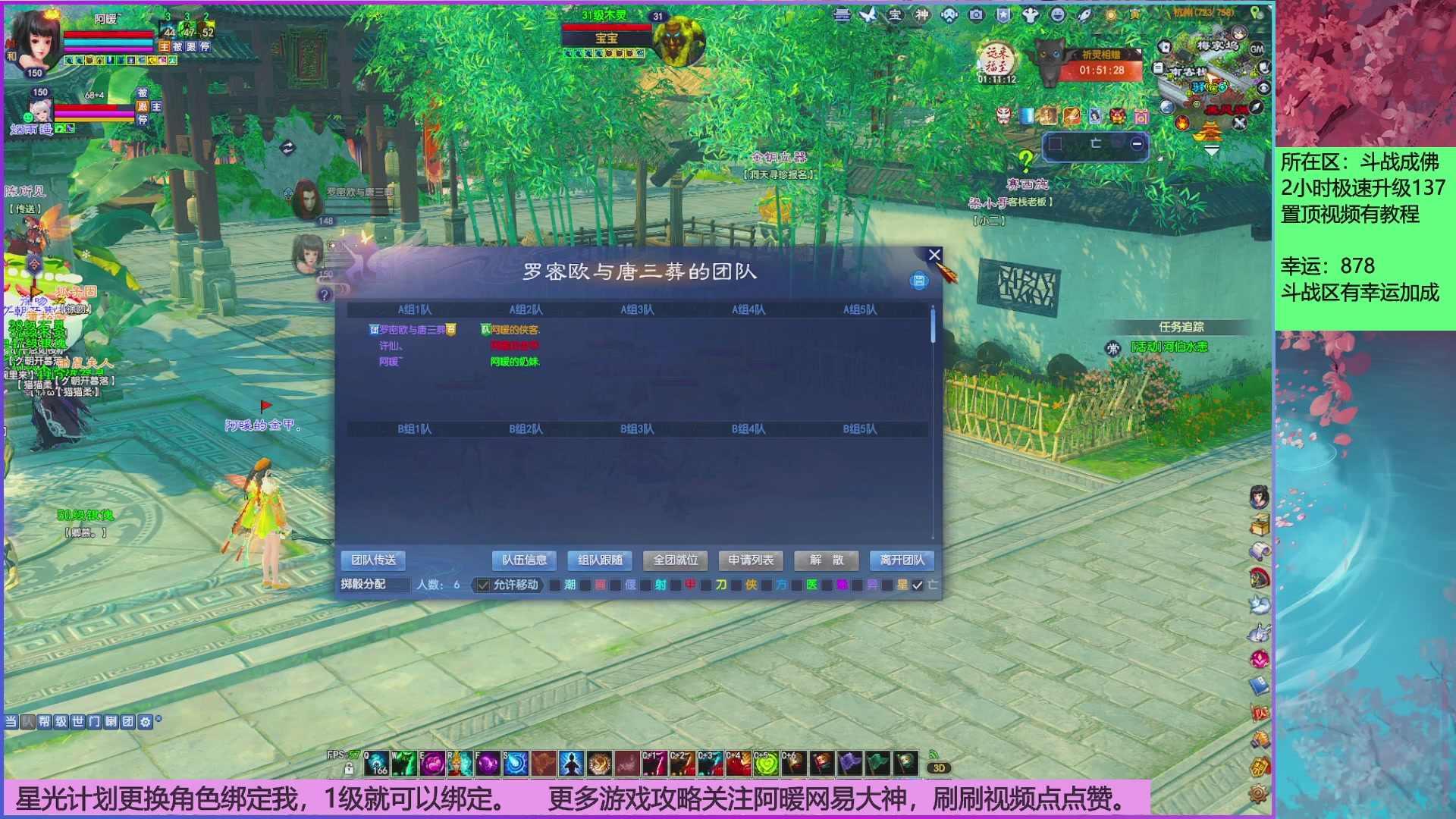Click the 神 deity icon in the top toolbar
This screenshot has width=1456, height=819.
[x=921, y=16]
